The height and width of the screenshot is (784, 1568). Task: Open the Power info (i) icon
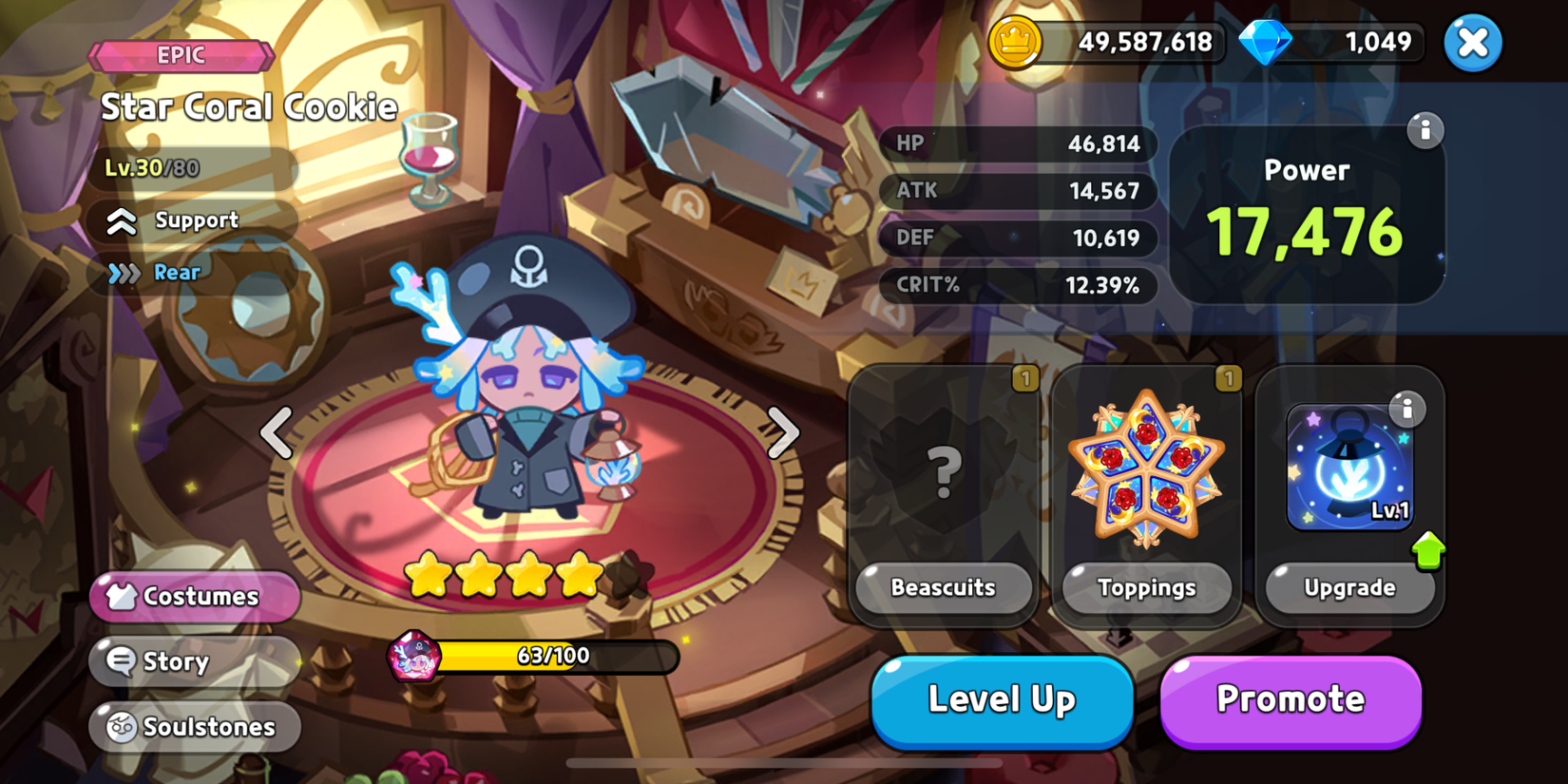click(1425, 131)
